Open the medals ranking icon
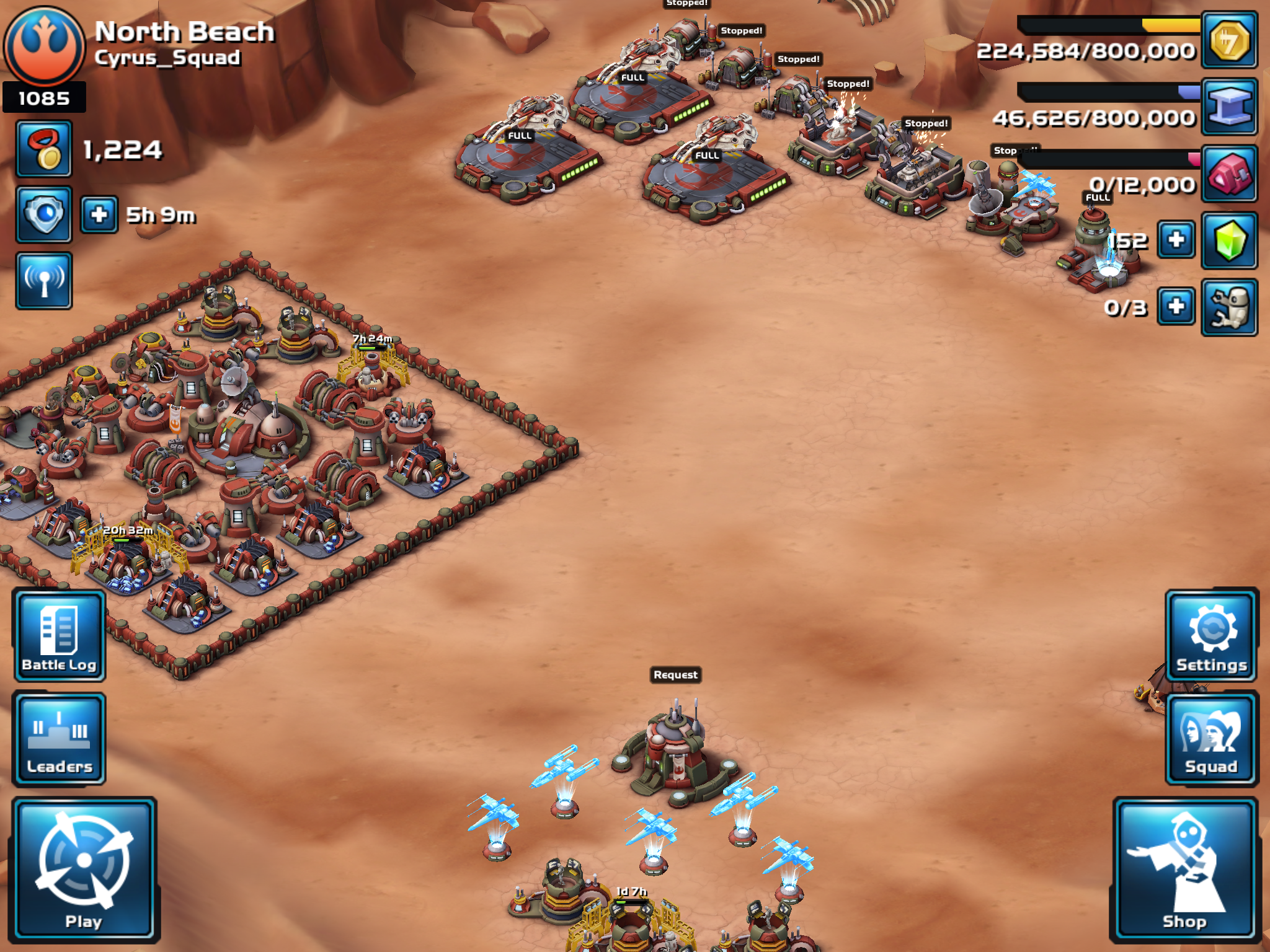1270x952 pixels. pyautogui.click(x=44, y=149)
